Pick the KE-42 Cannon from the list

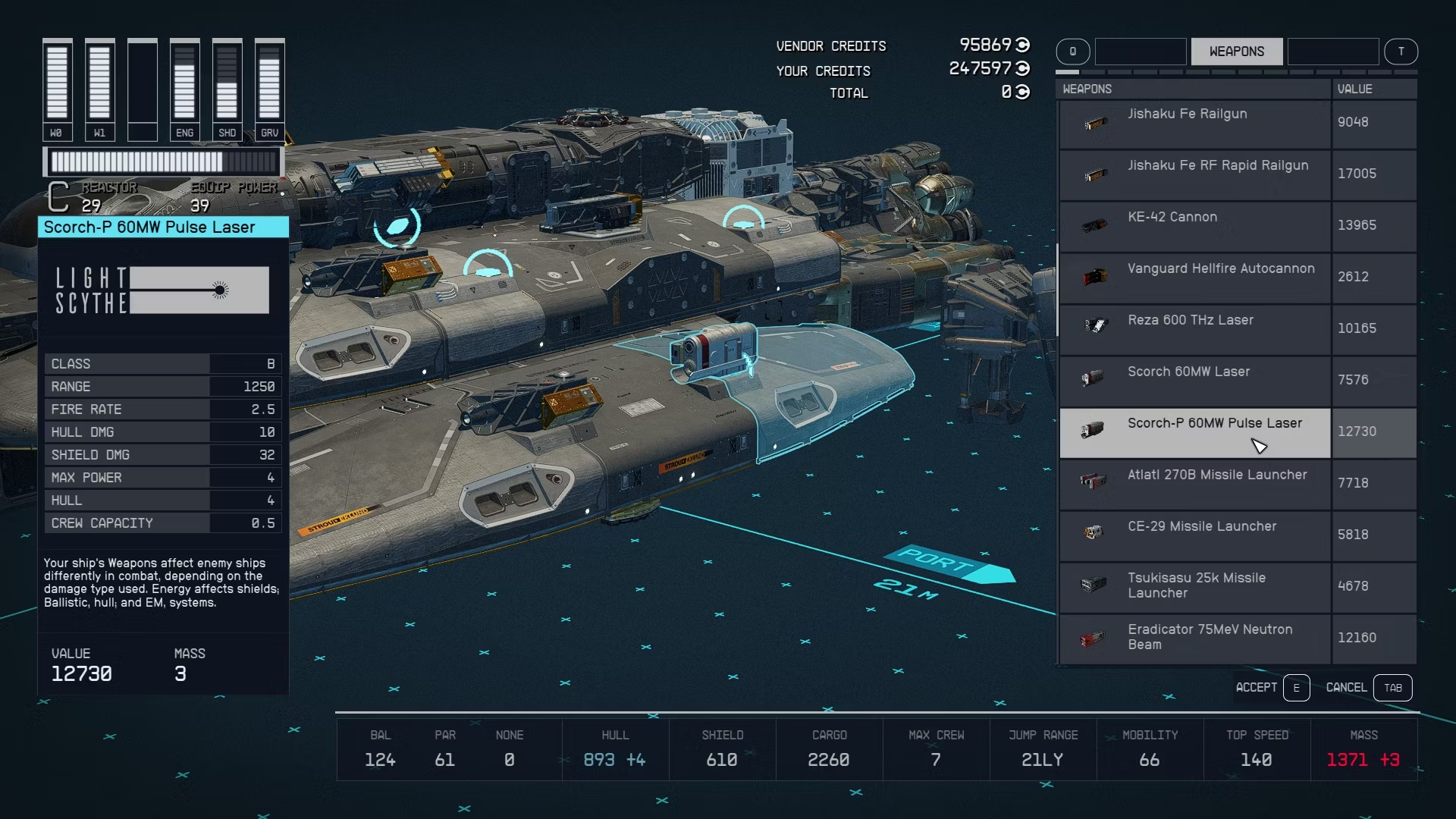click(1195, 226)
